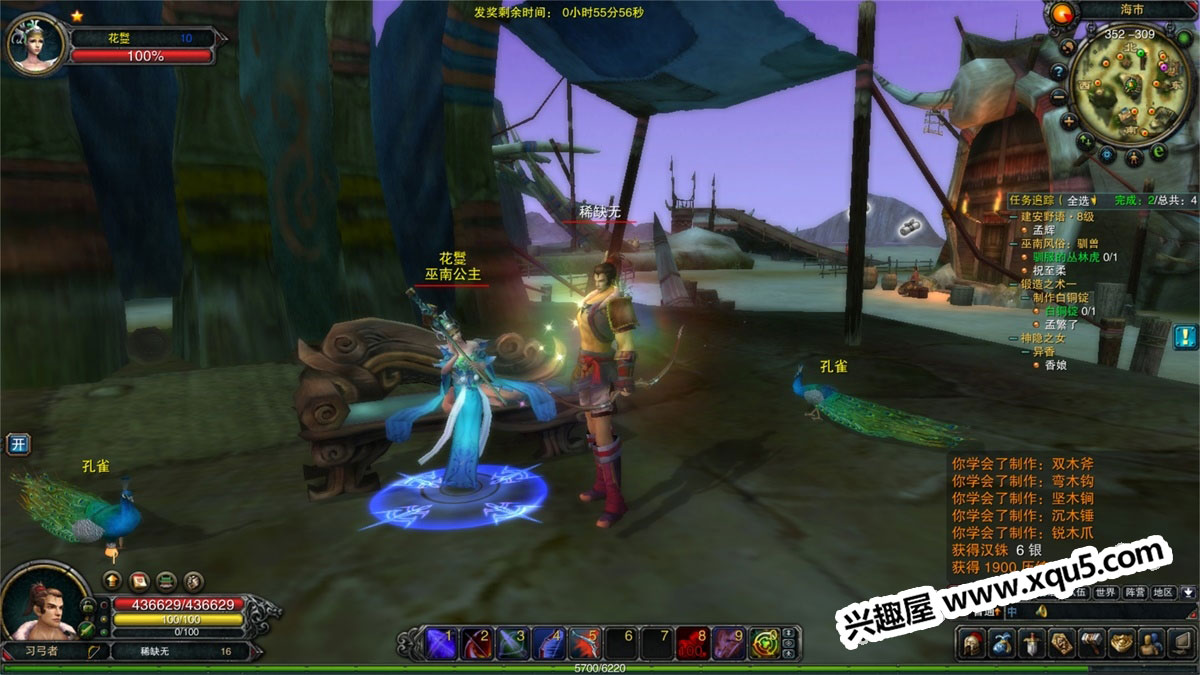Open the minimap question mark help button
The height and width of the screenshot is (675, 1200).
coord(1058,71)
